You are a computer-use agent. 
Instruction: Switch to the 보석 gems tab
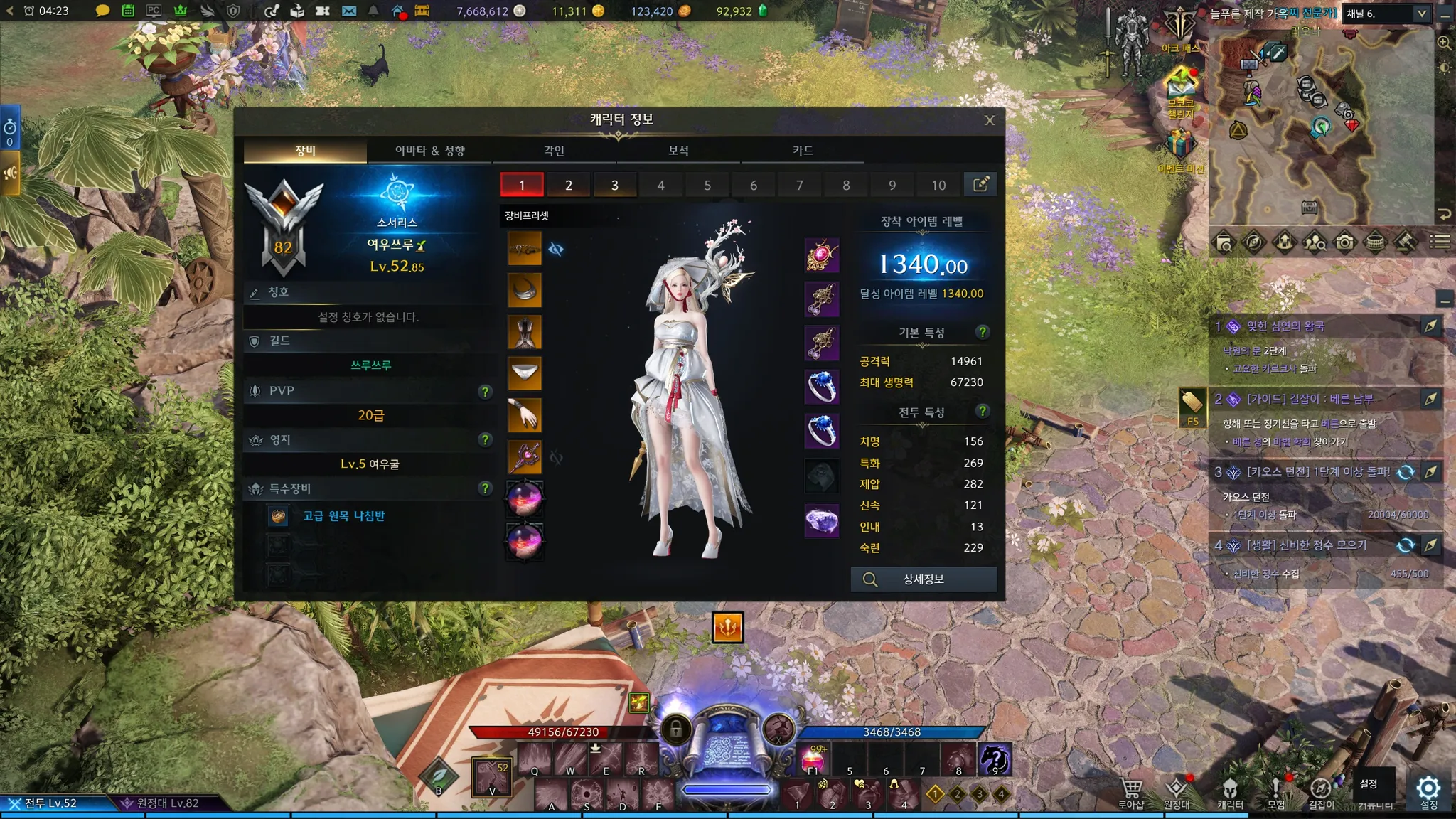coord(678,151)
